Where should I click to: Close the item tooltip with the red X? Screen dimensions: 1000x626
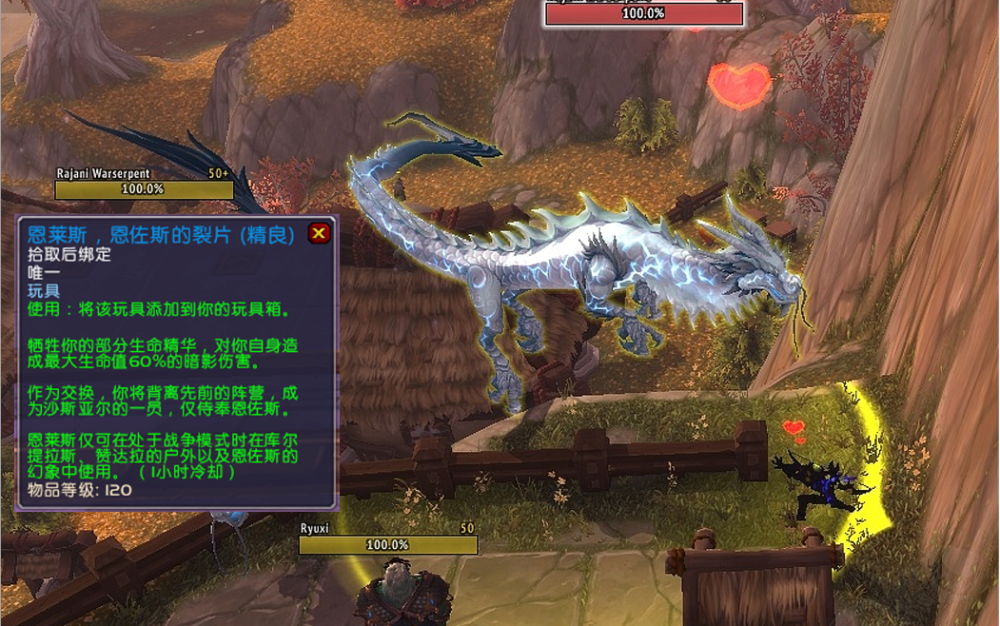[x=319, y=233]
